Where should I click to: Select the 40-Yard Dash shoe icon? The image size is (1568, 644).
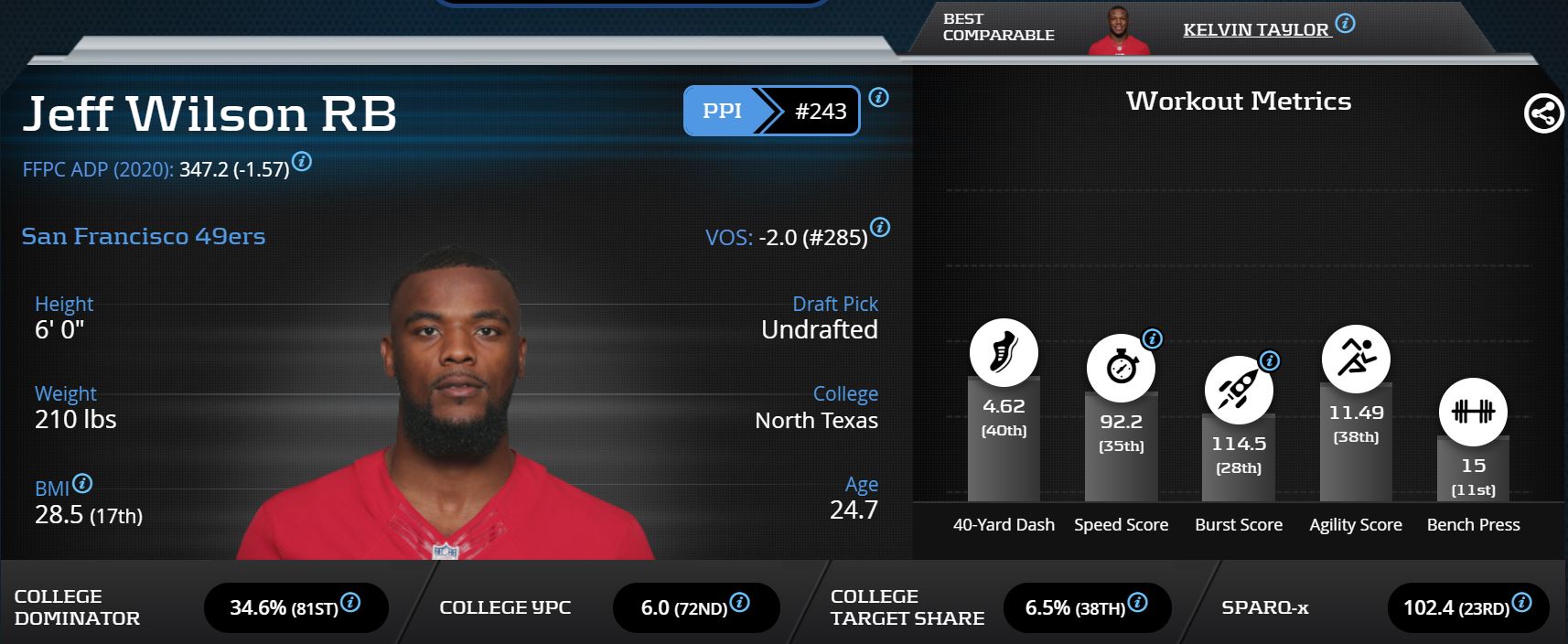(x=1004, y=352)
